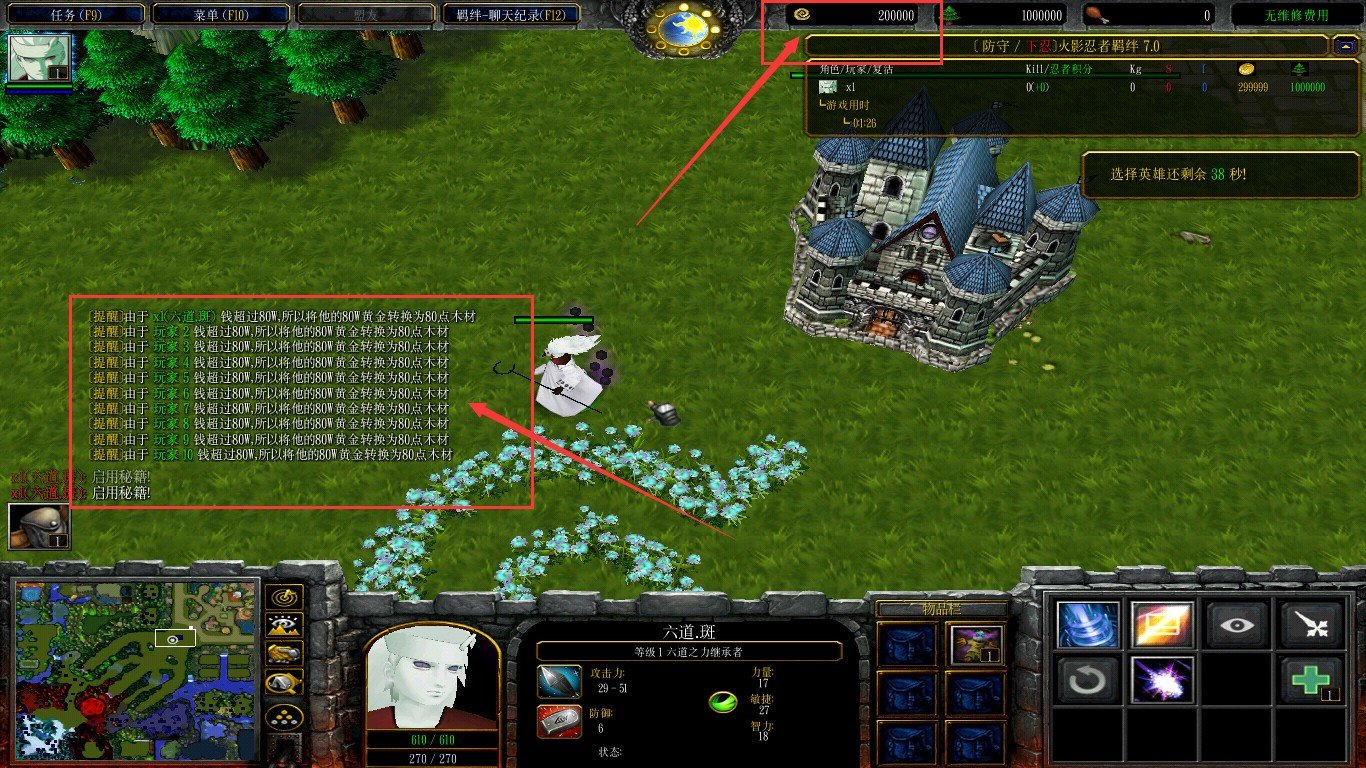Screen dimensions: 1366x768
Task: Click the minimap to move the camera
Action: point(137,667)
